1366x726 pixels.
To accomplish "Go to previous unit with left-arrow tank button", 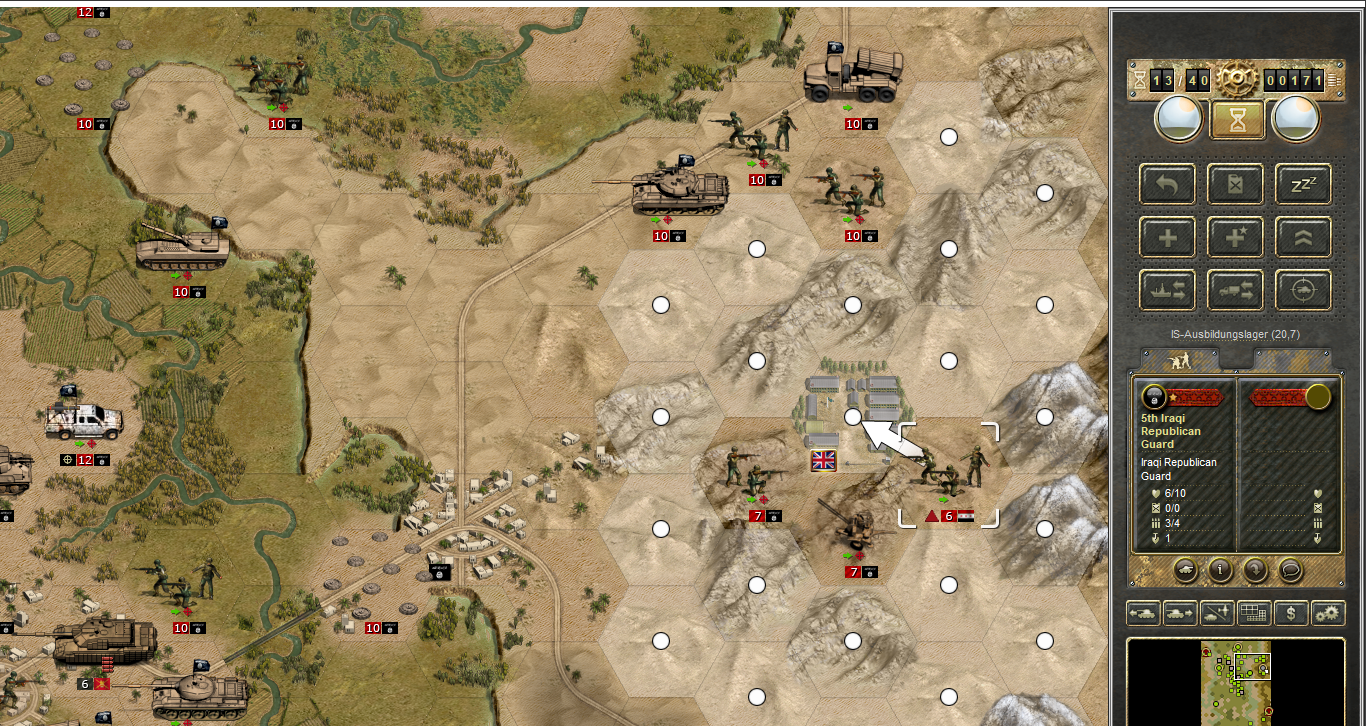I will point(1144,613).
